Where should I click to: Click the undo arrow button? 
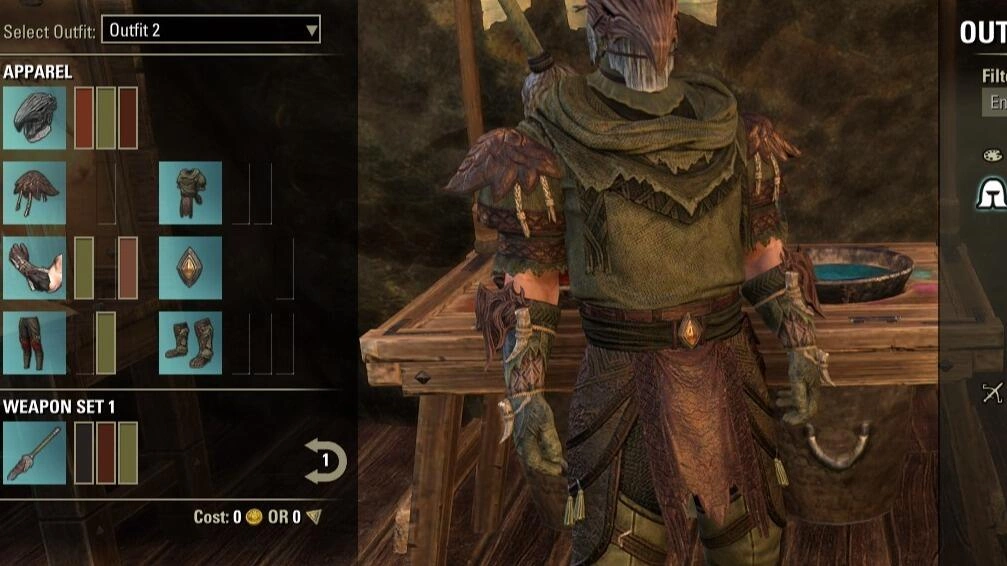[325, 462]
